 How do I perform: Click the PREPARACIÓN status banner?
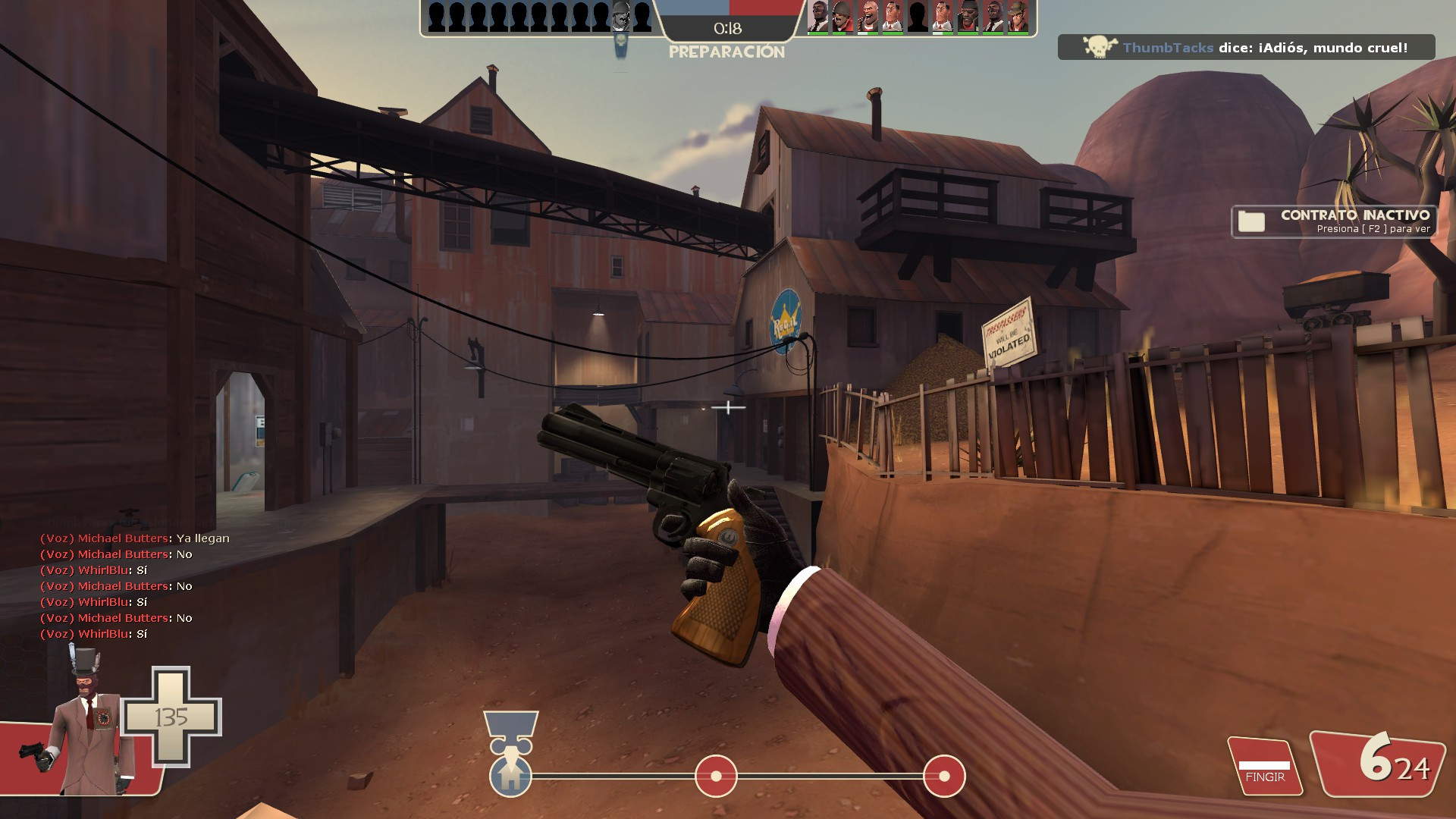726,53
